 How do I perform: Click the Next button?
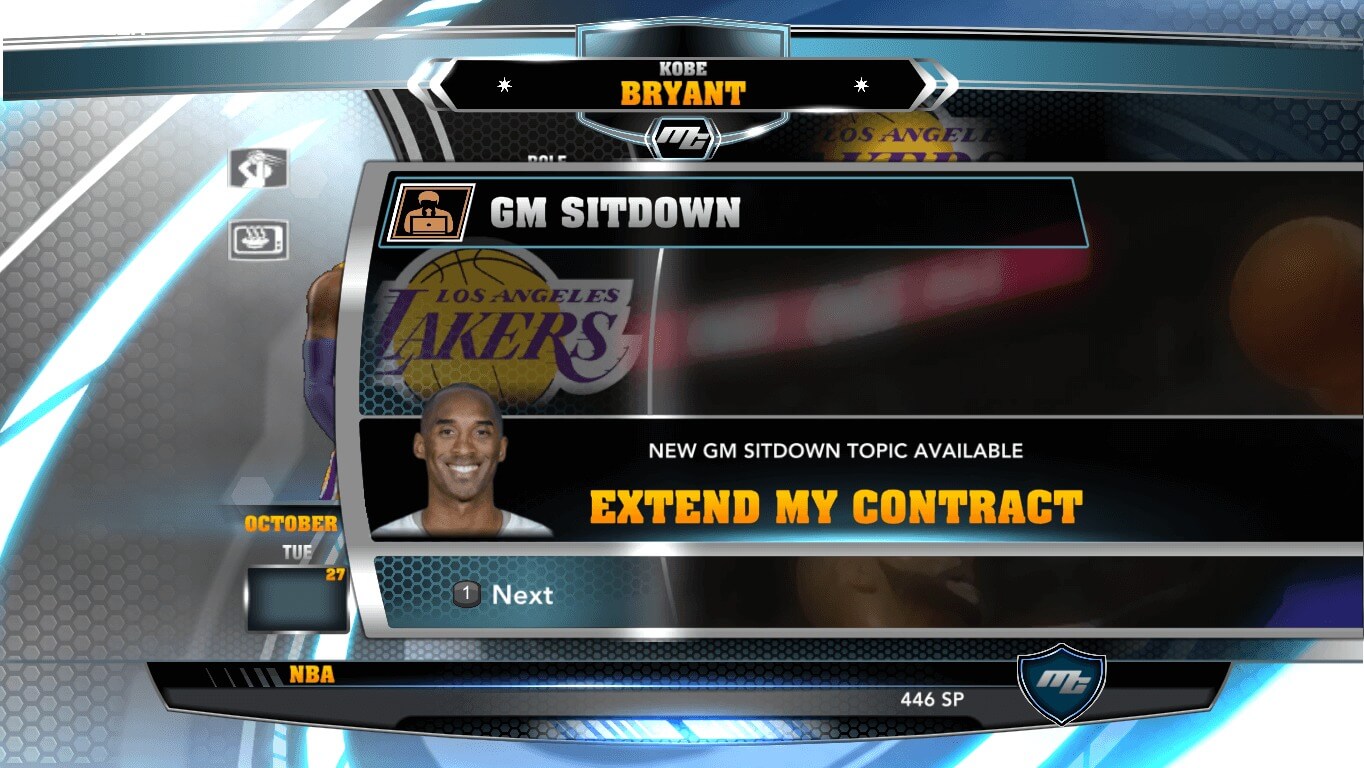[522, 595]
